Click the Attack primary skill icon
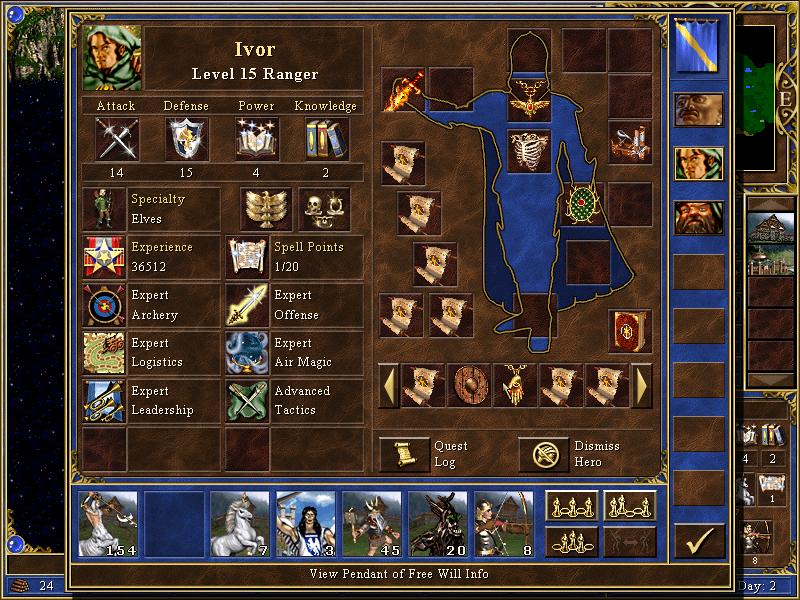The width and height of the screenshot is (800, 600). pyautogui.click(x=117, y=138)
